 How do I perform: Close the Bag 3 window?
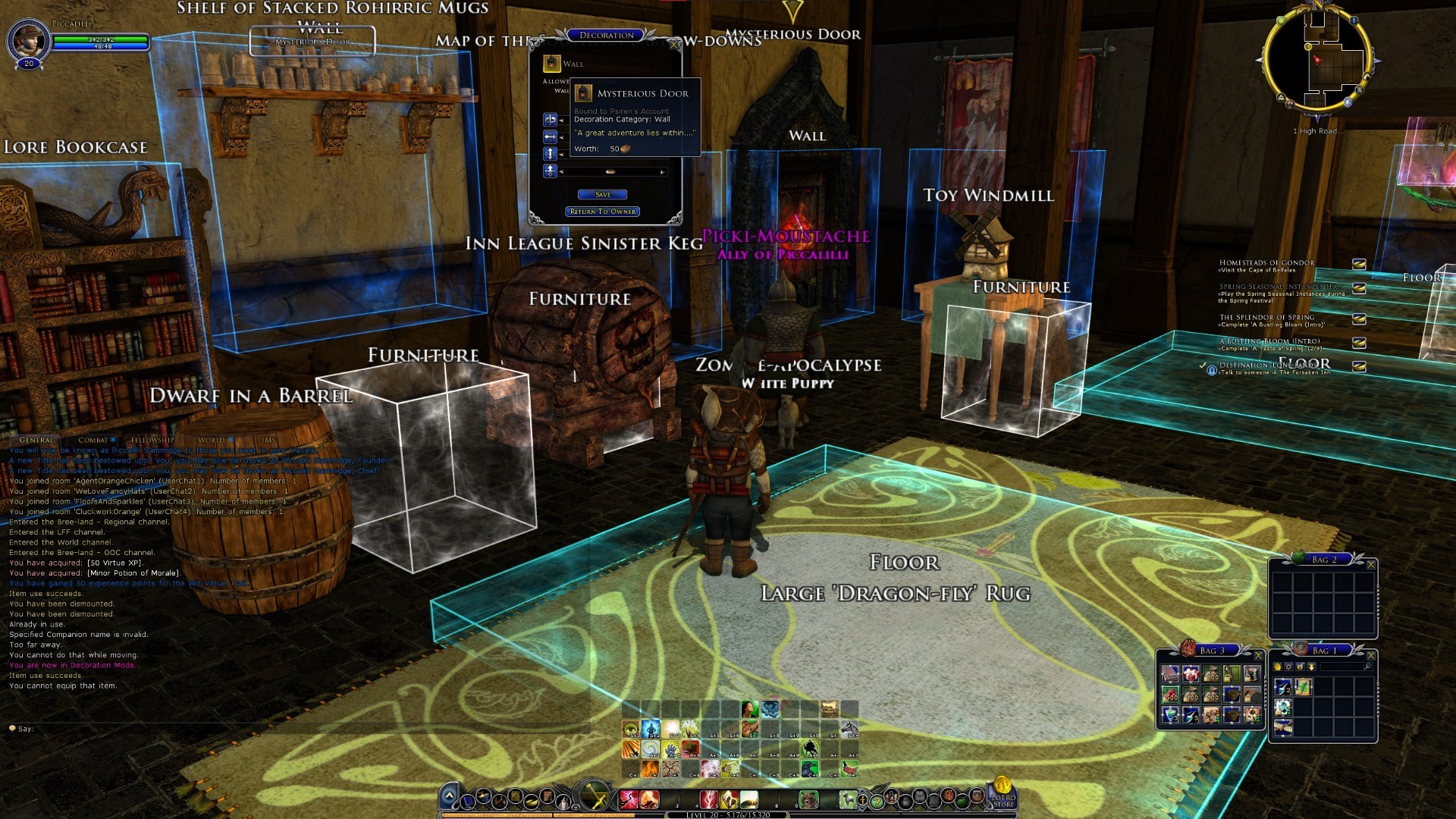[1258, 655]
